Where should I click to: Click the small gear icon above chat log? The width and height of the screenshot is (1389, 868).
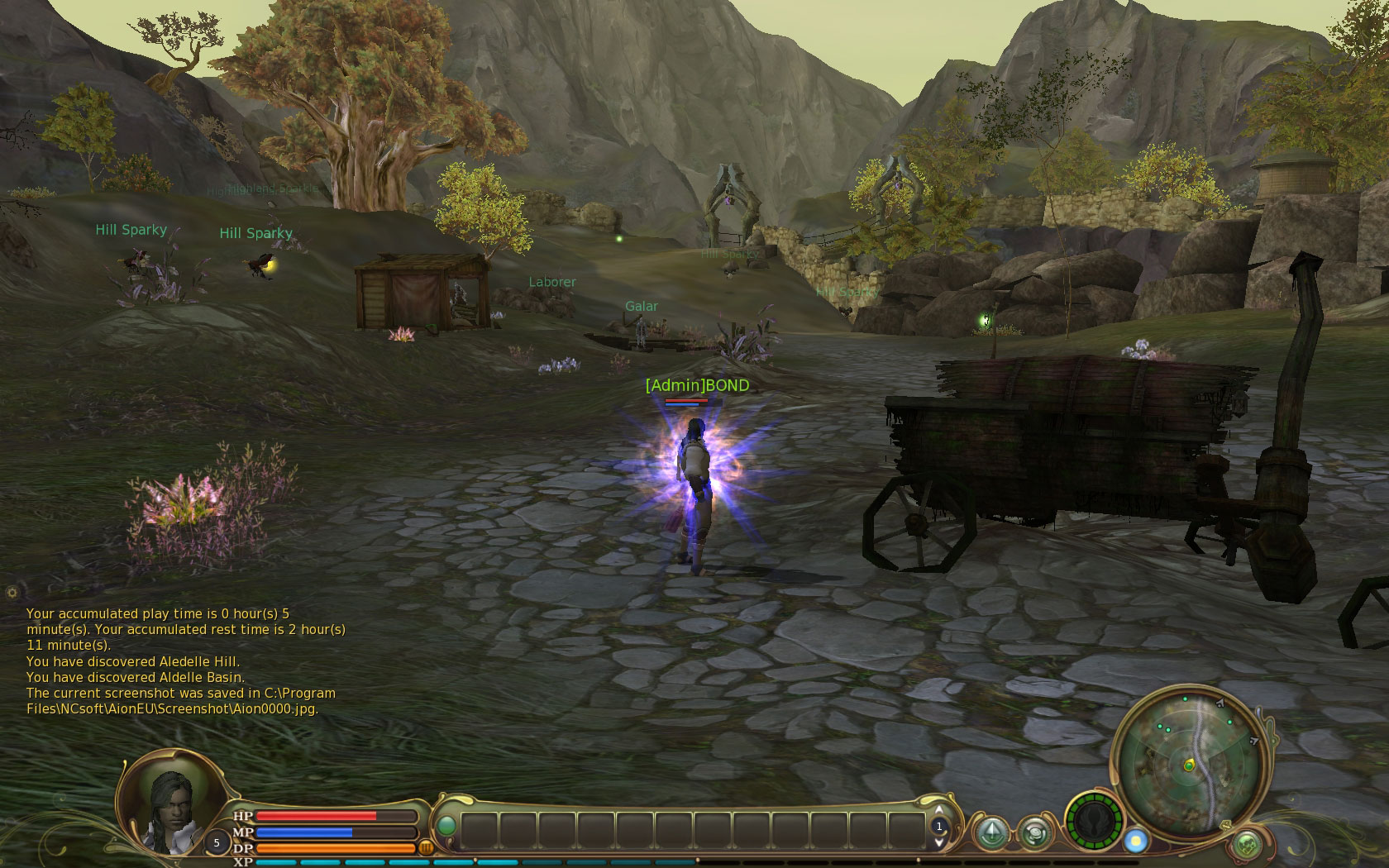point(12,592)
